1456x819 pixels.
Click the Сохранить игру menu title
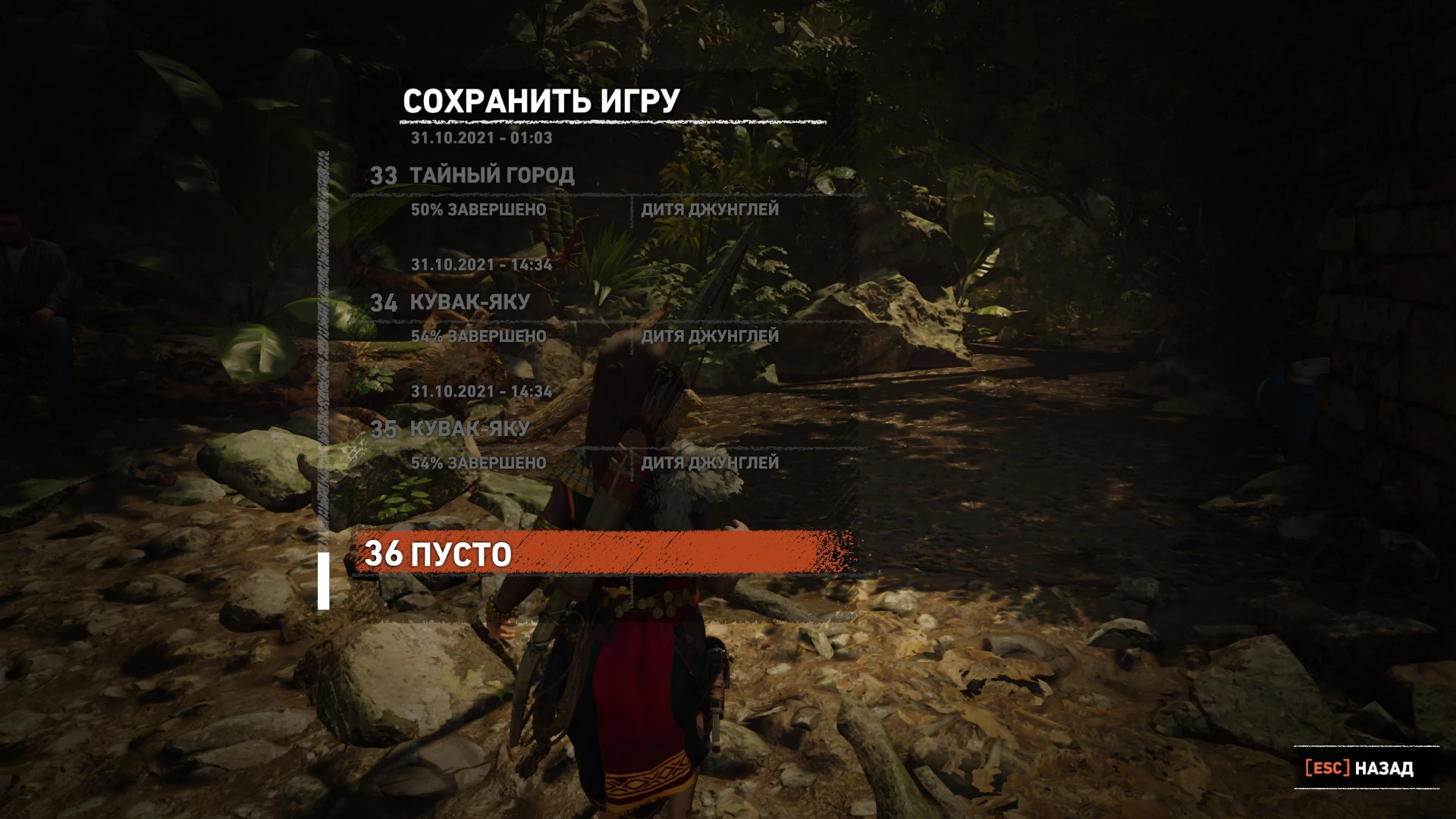point(541,99)
